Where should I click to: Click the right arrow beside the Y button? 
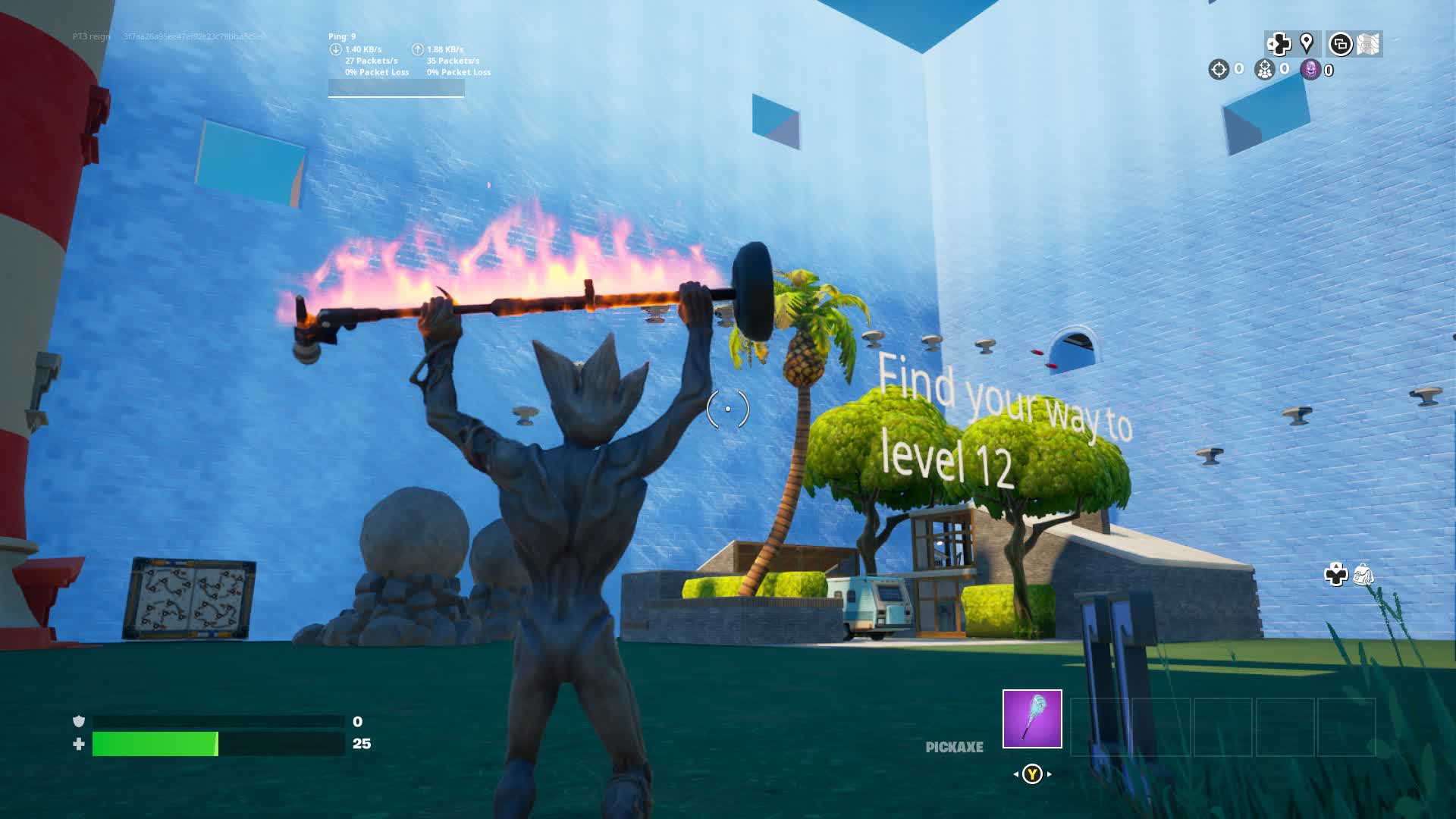coord(1049,774)
